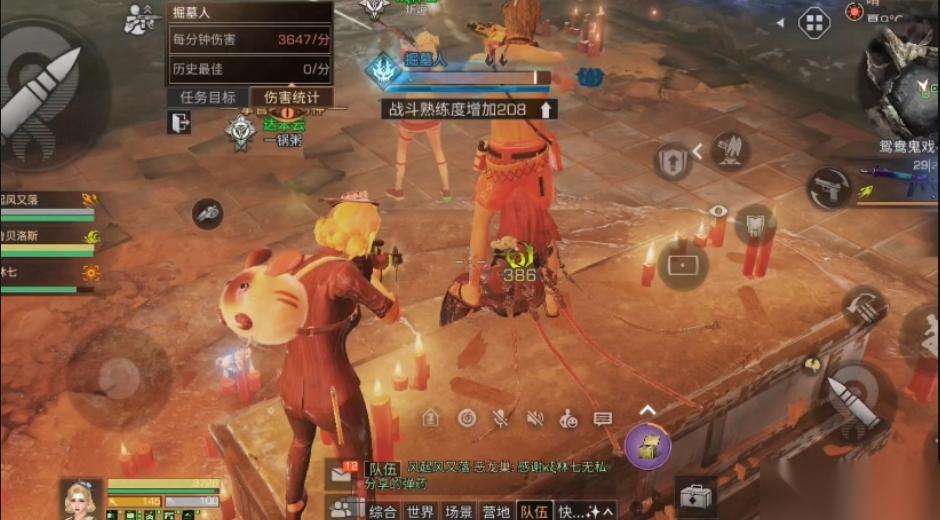This screenshot has height=520, width=940.
Task: Switch to the 任务目标 tab
Action: (x=208, y=97)
